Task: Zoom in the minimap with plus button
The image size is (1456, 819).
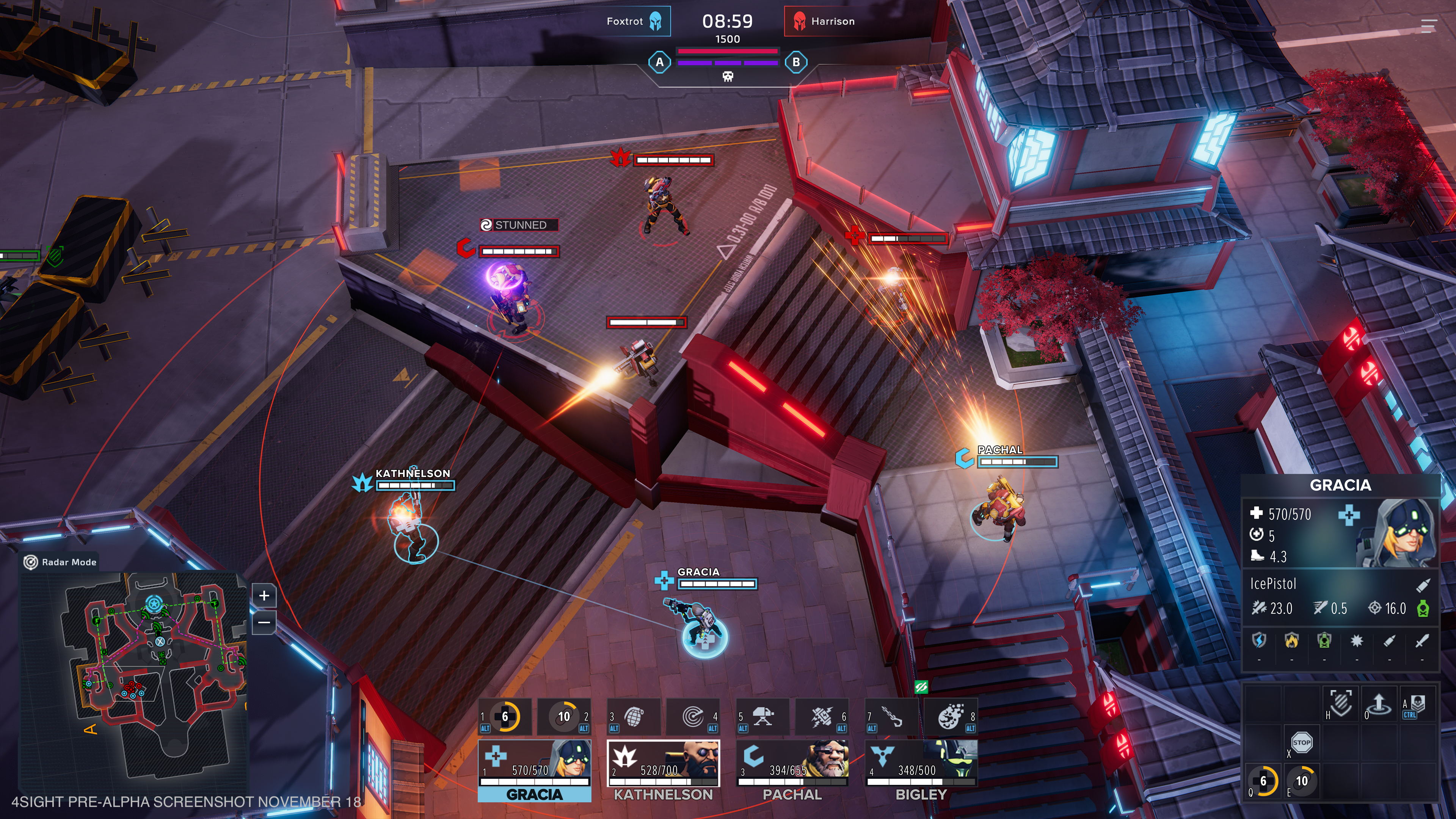Action: tap(264, 595)
